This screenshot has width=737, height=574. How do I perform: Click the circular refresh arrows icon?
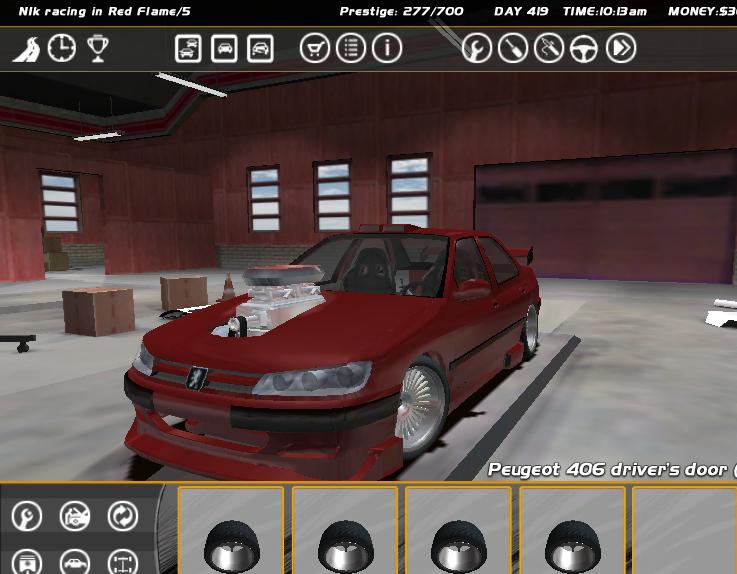pos(123,516)
